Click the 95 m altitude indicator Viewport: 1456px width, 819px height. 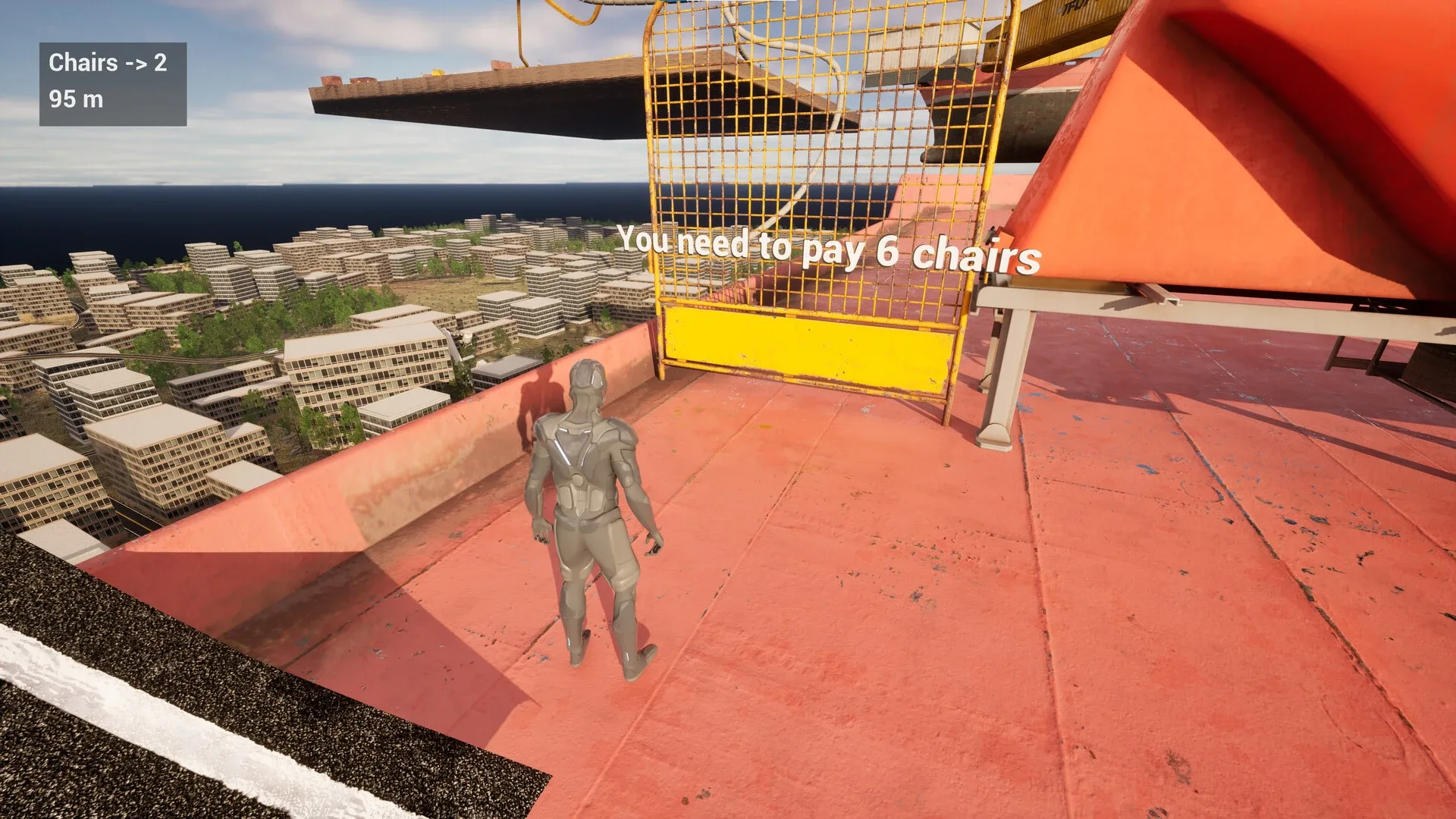coord(76,97)
